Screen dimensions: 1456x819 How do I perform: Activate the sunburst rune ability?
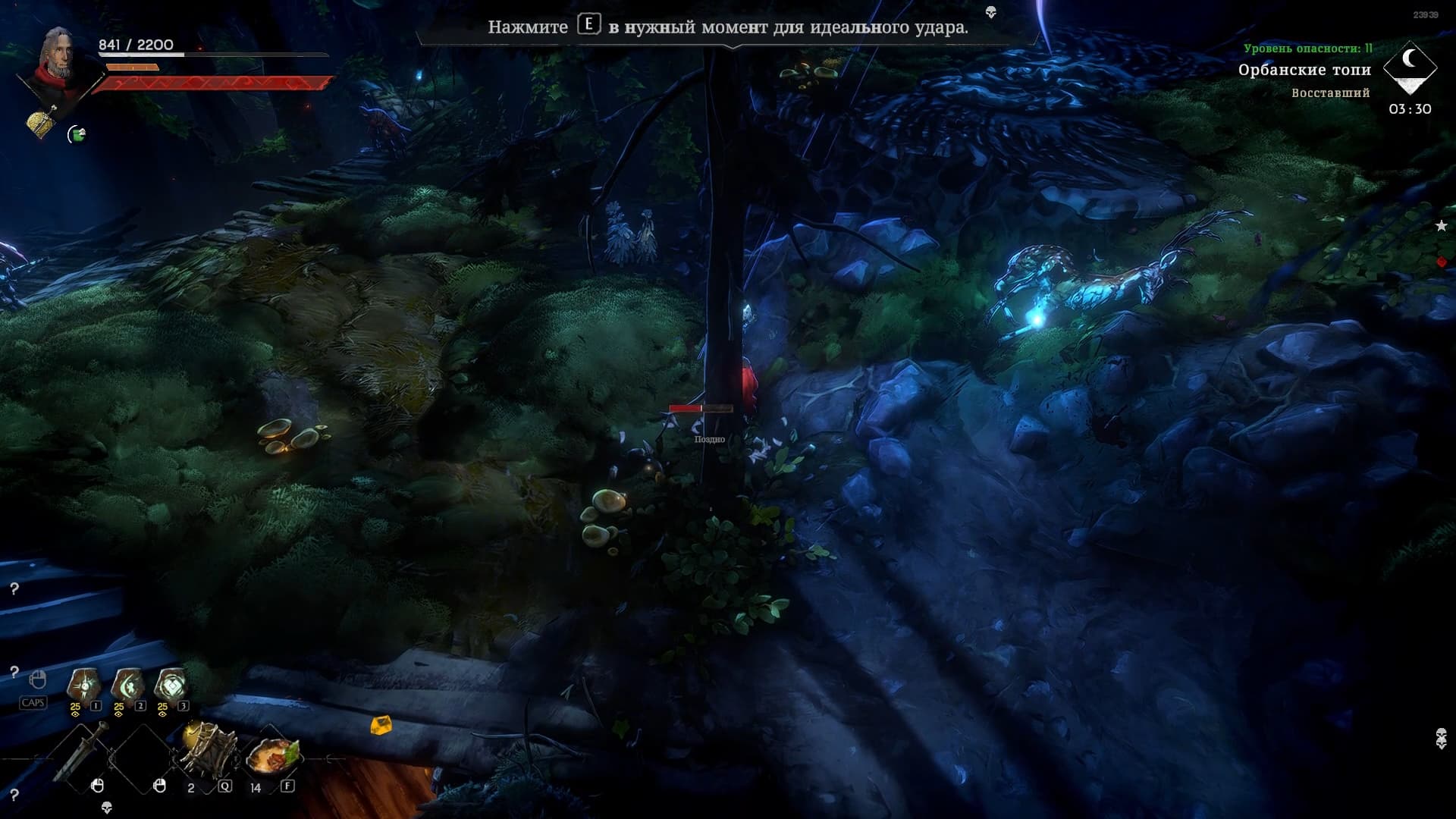click(x=83, y=685)
